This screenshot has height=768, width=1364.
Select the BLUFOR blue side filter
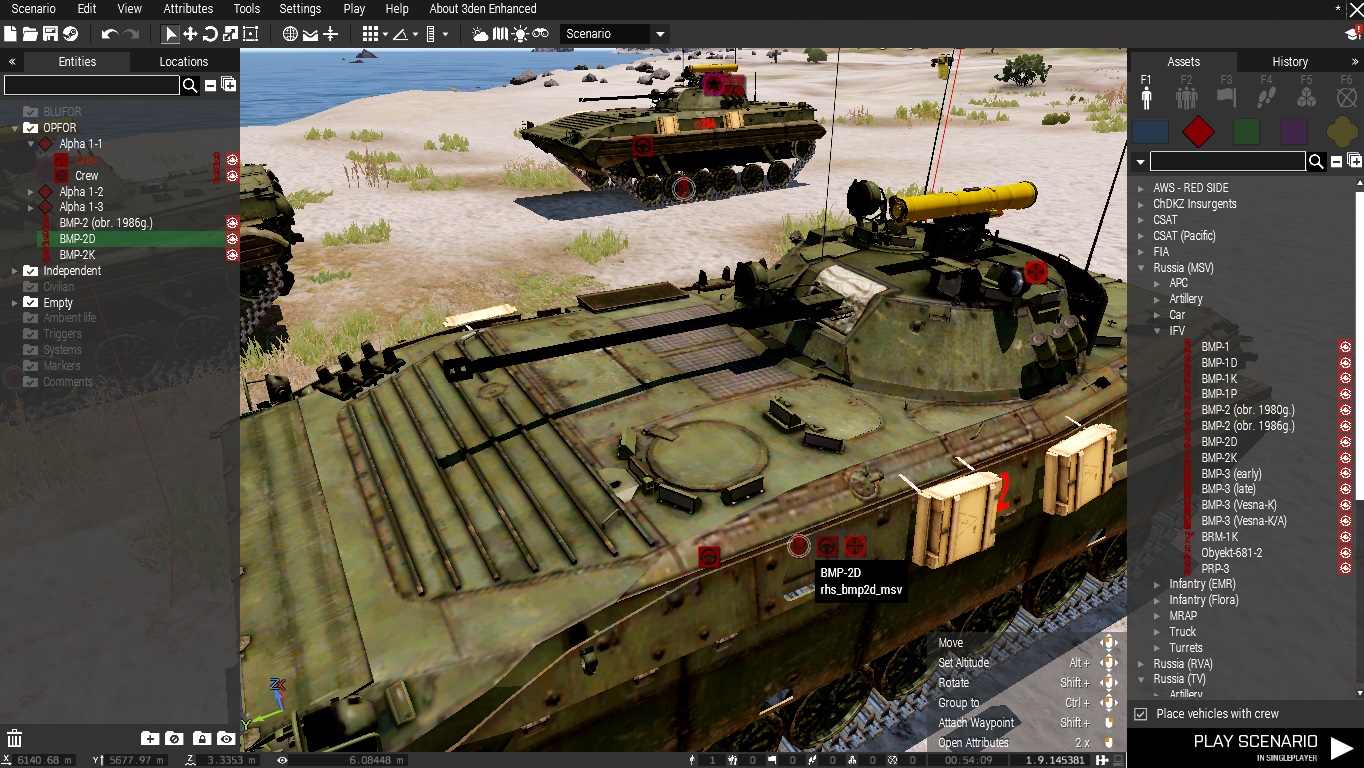coord(1151,131)
